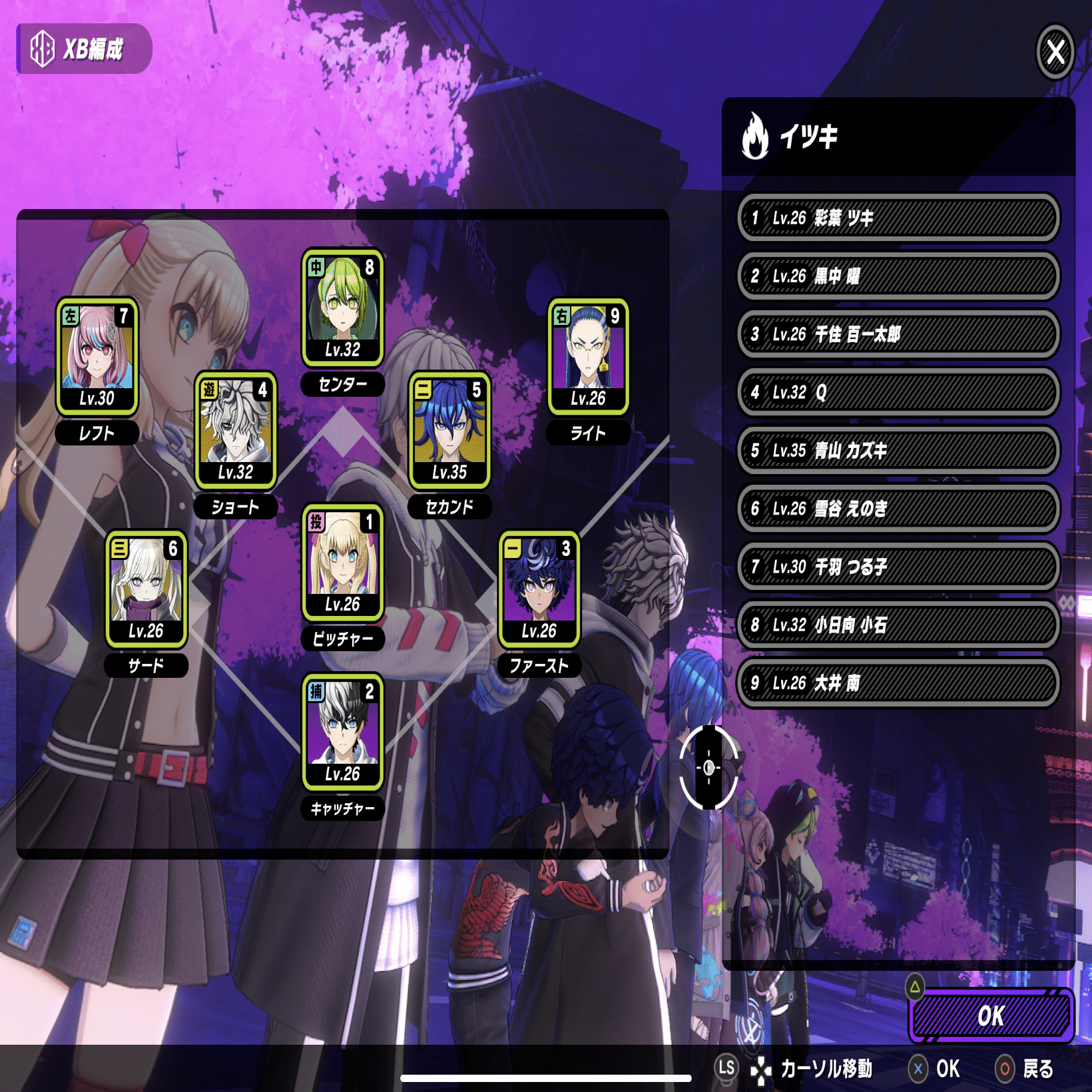Select batter 1 彩葉 ツキ in the list

(898, 218)
